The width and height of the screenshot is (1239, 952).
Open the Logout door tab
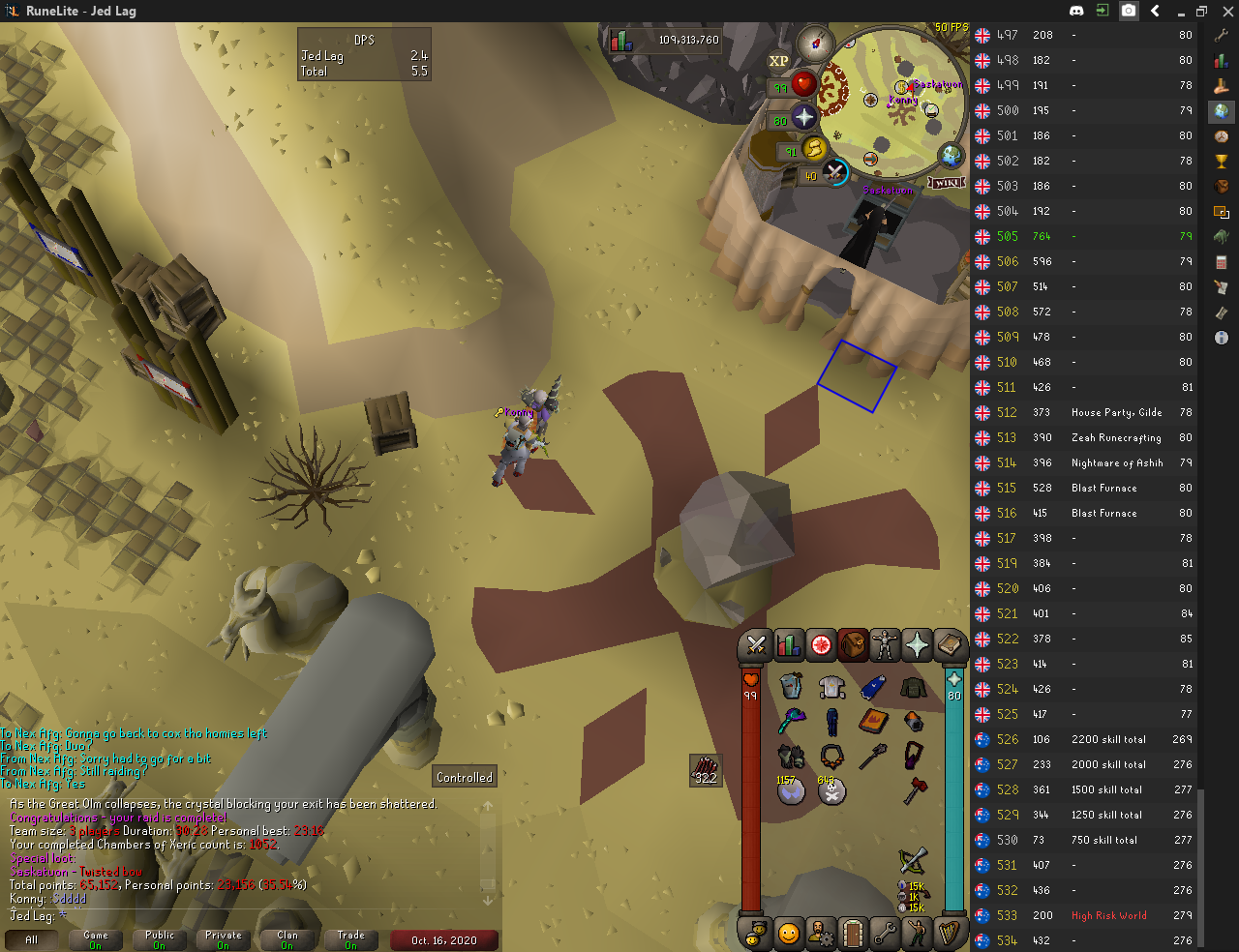click(x=853, y=934)
